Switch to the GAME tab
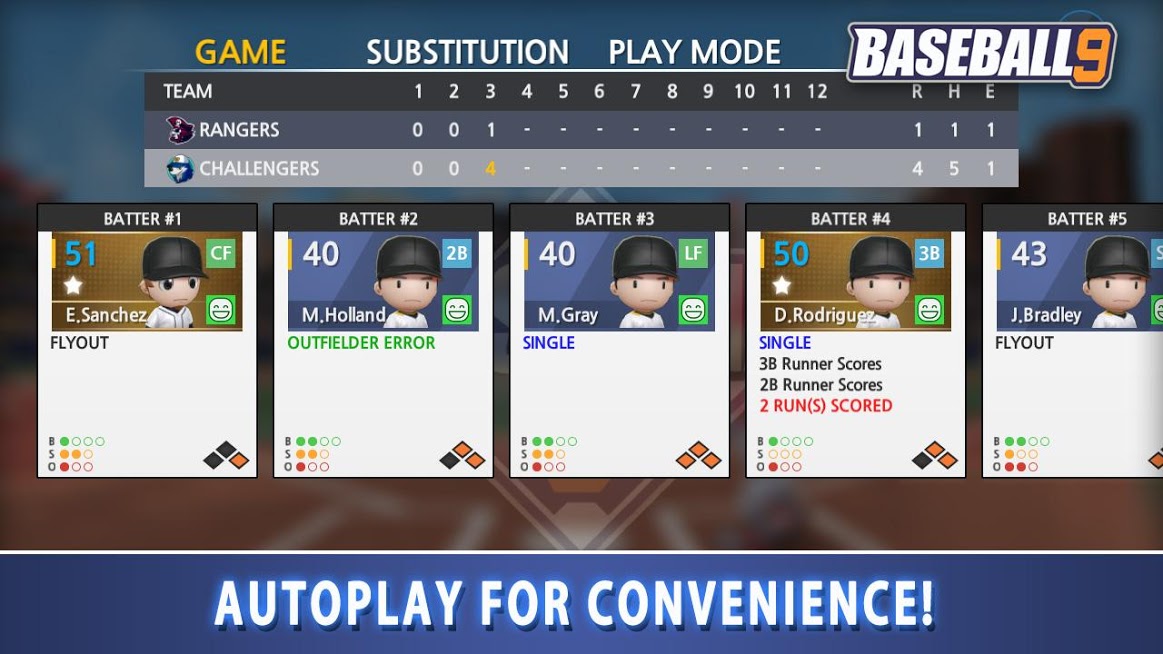The height and width of the screenshot is (654, 1163). click(240, 52)
